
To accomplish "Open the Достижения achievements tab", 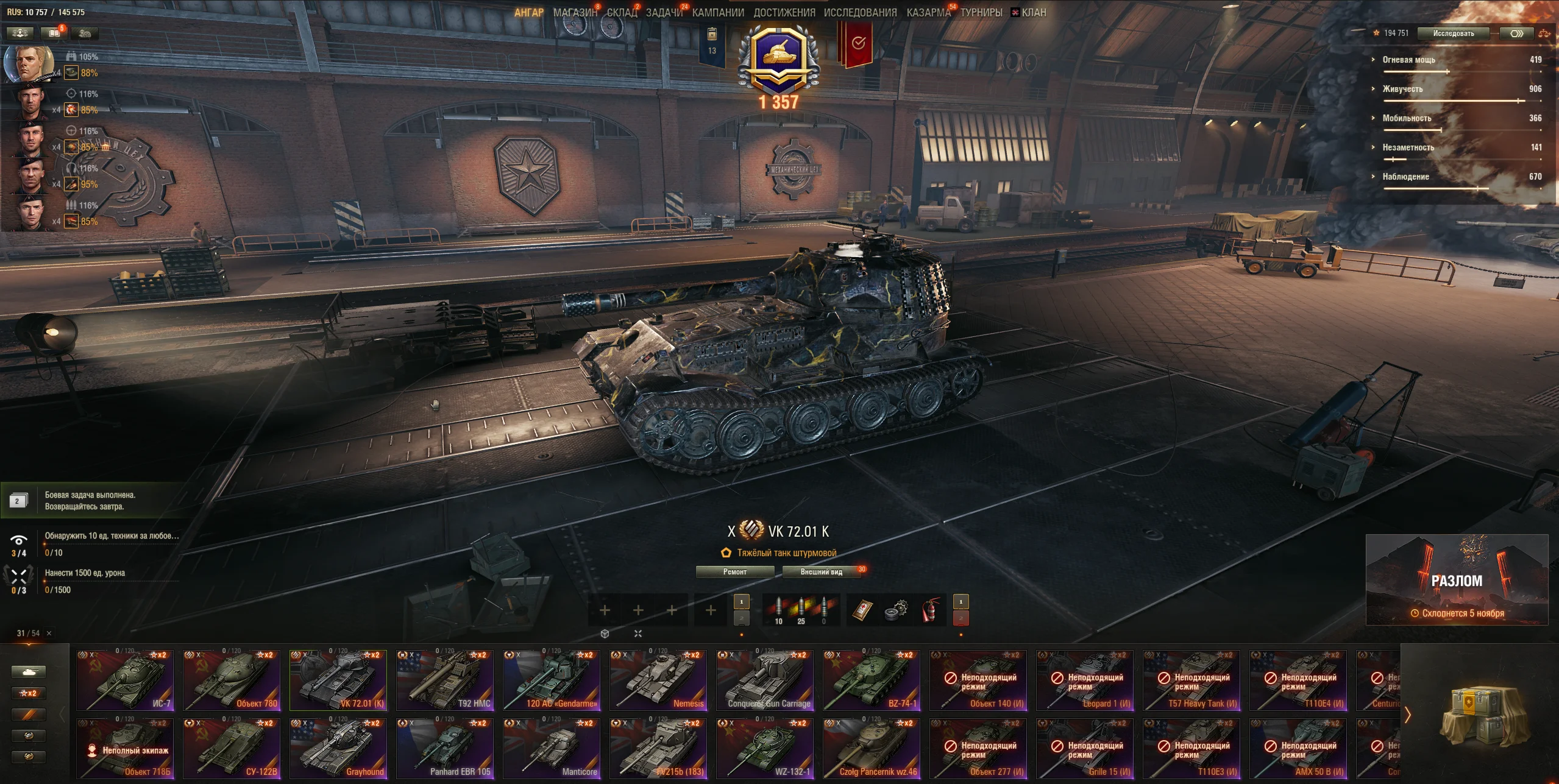I will (x=784, y=12).
